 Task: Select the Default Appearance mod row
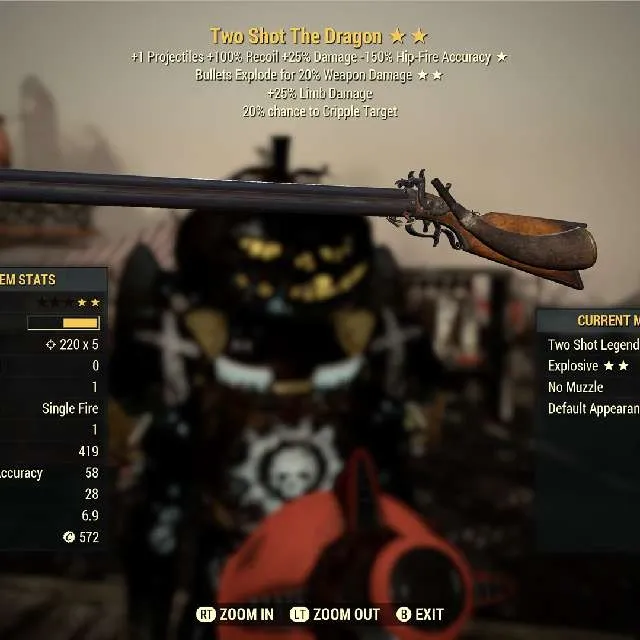click(593, 408)
